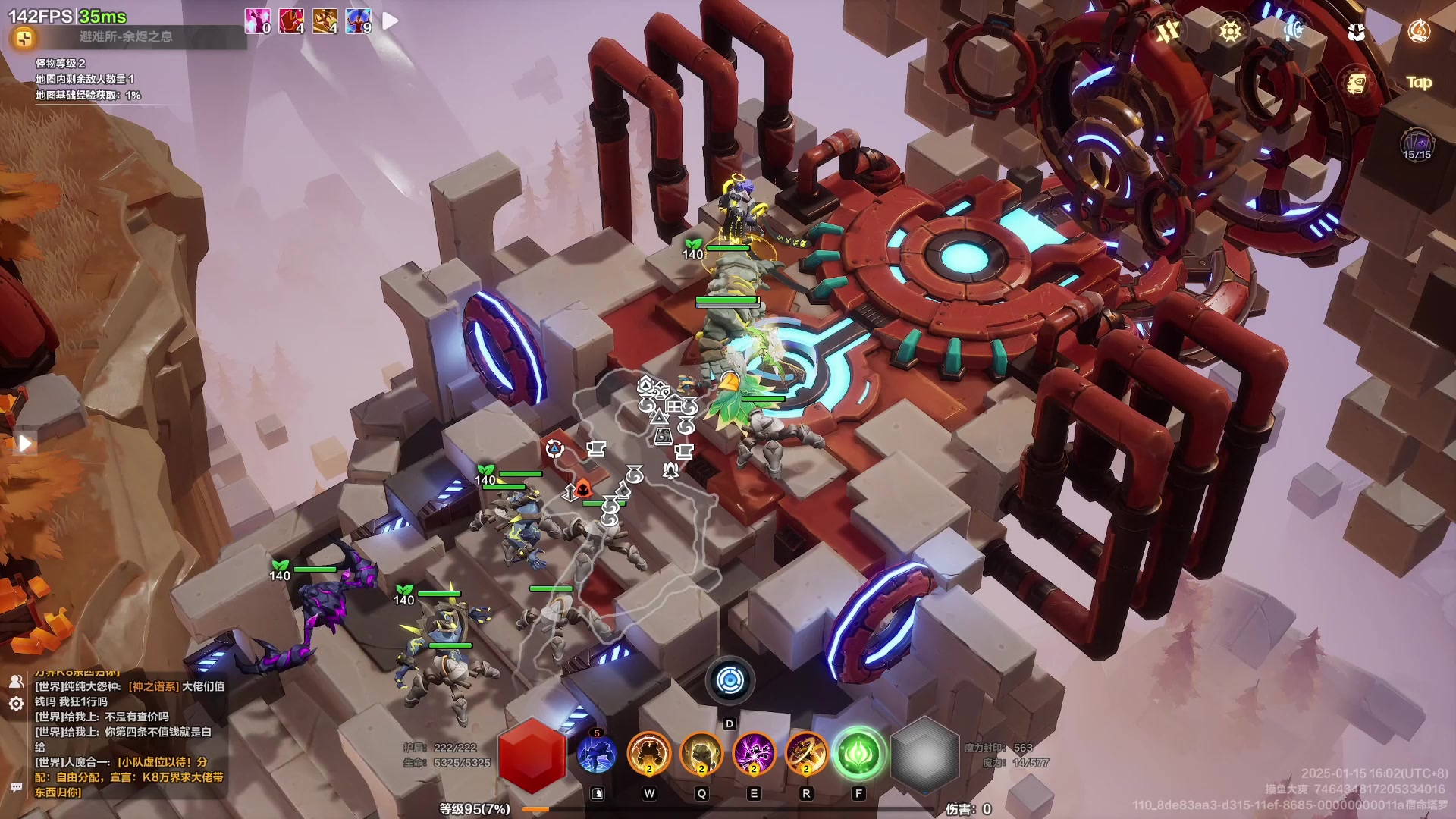Select the blue aura buff icon showing 9
The image size is (1456, 819).
pos(359,20)
